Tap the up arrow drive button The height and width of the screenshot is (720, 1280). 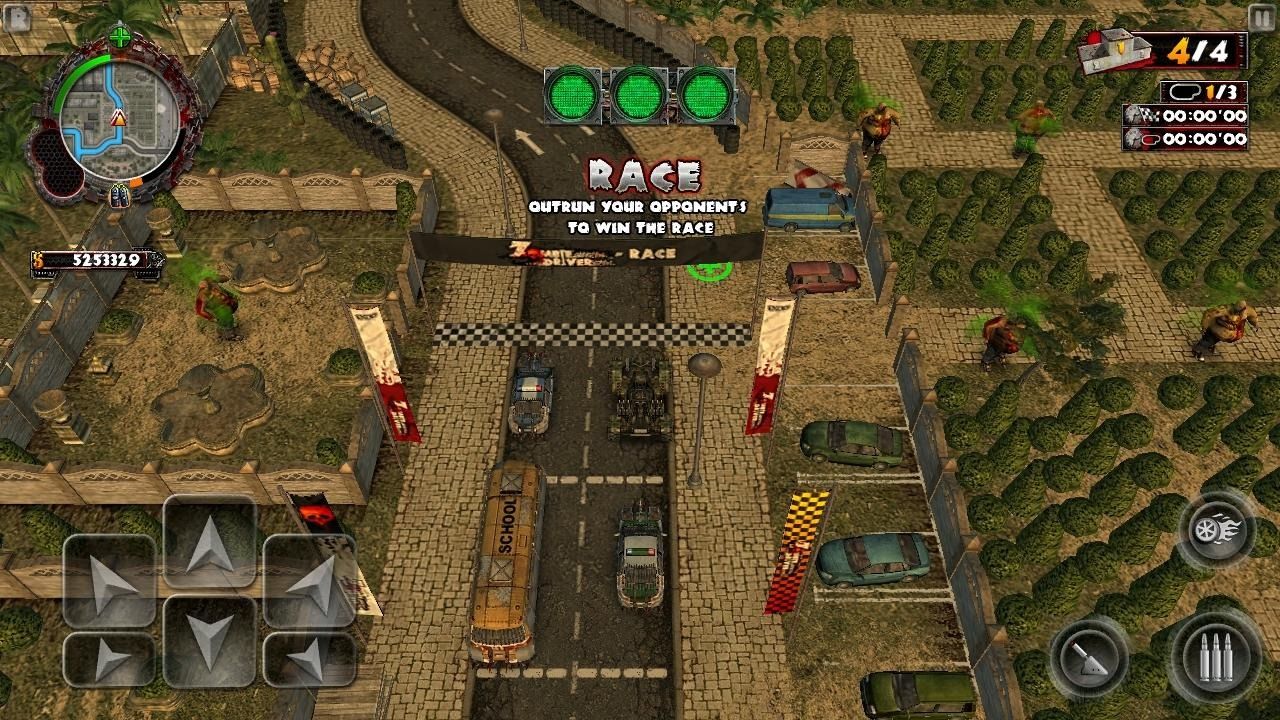click(210, 541)
